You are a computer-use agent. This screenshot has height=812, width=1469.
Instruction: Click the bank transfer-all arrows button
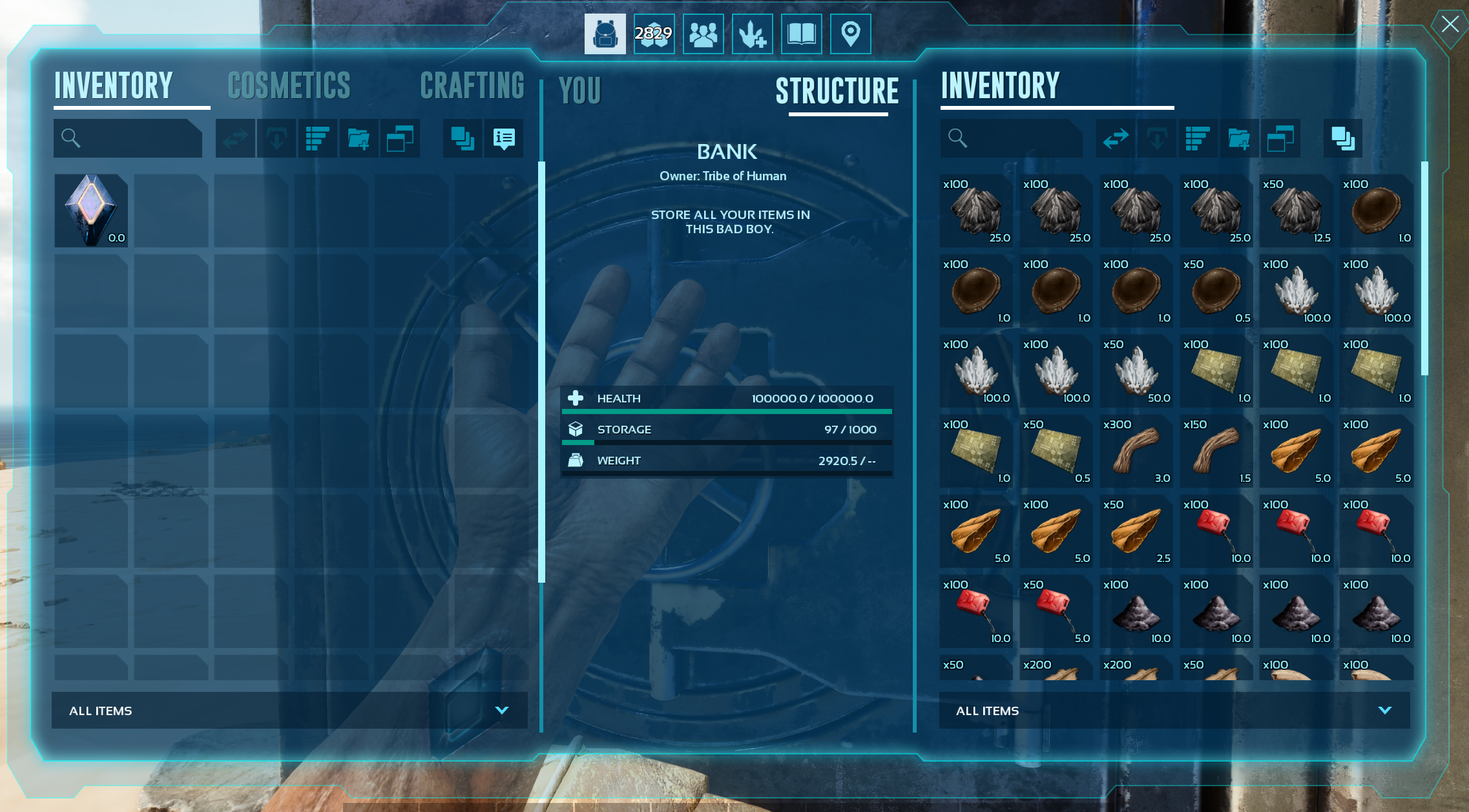click(x=1116, y=138)
